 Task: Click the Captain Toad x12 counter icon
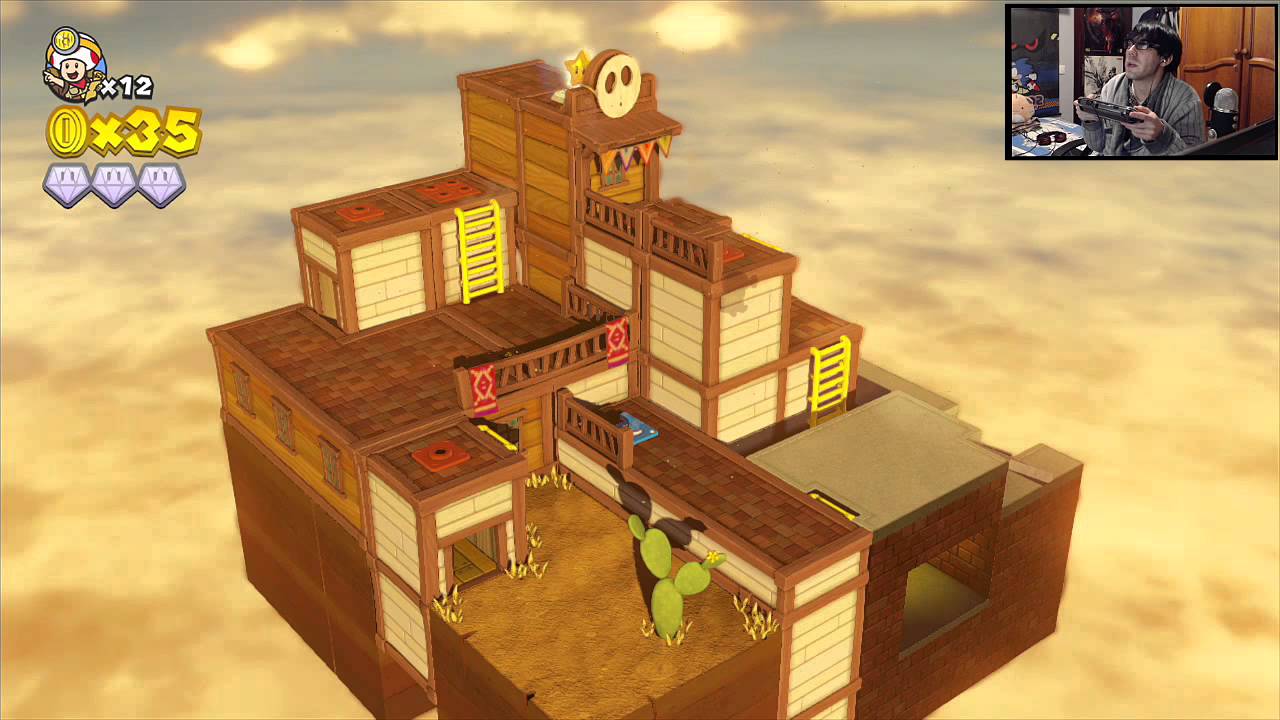[x=70, y=68]
